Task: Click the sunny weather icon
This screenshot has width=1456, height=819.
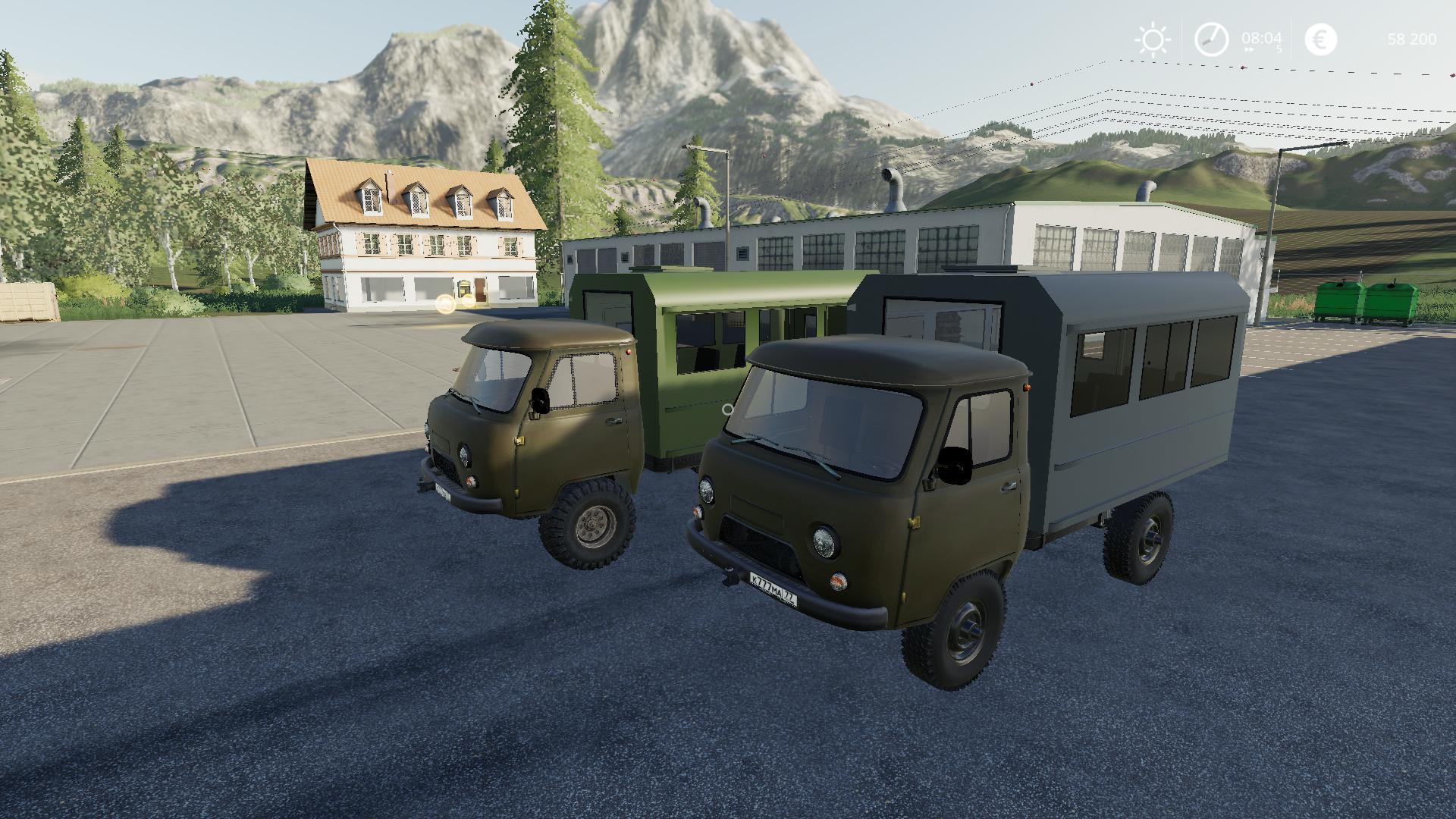Action: pos(1153,39)
